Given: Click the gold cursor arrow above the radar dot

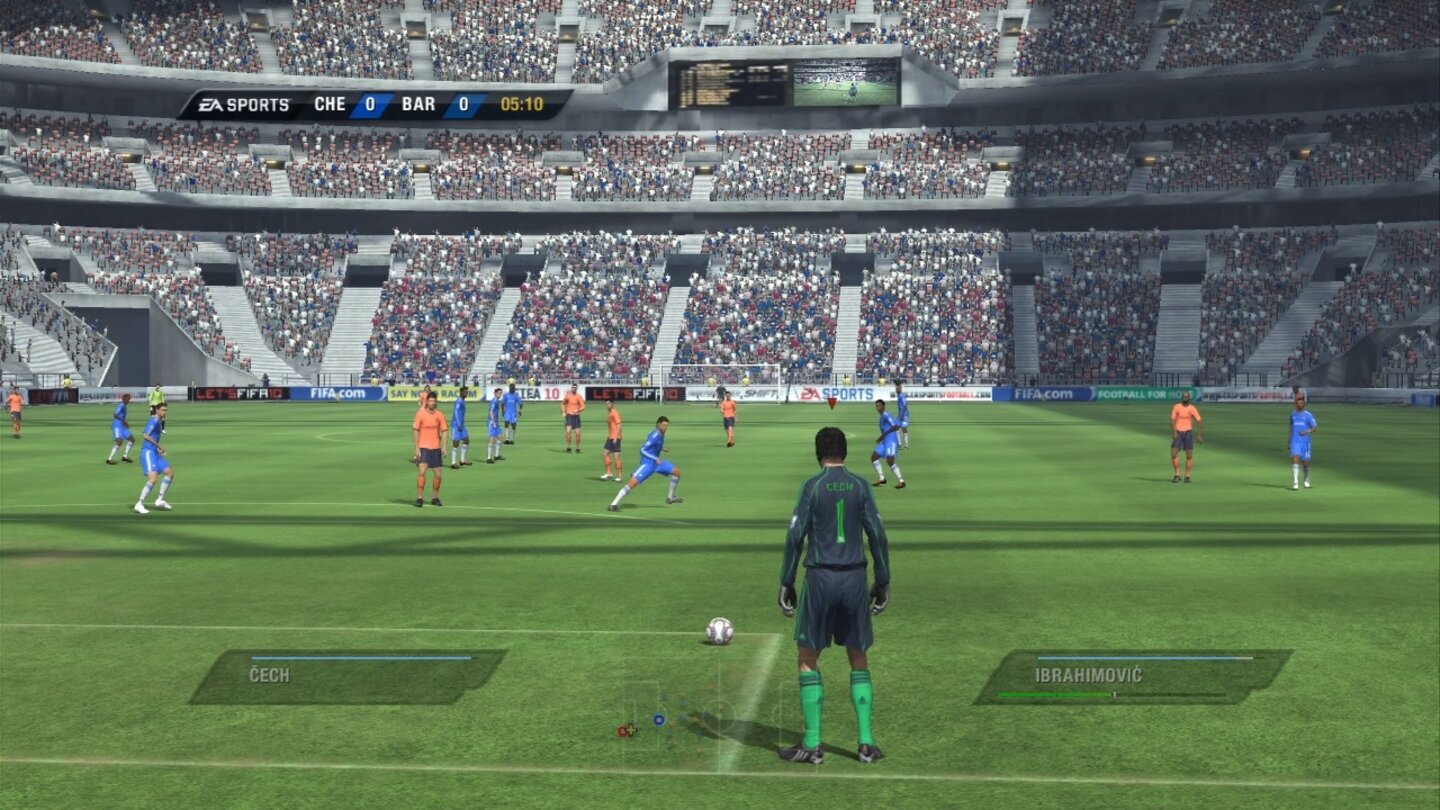Looking at the screenshot, I should tap(631, 729).
